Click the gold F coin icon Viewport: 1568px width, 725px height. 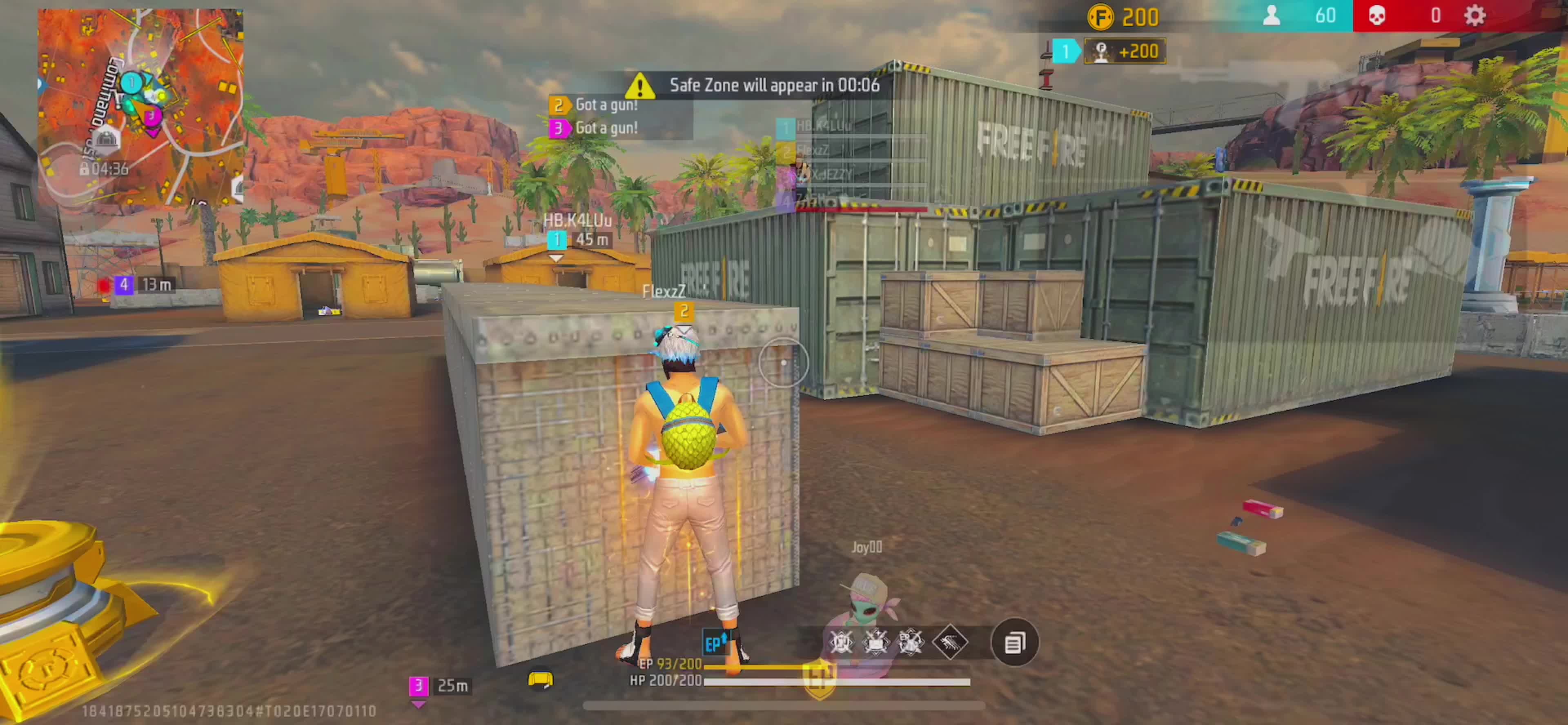pyautogui.click(x=1100, y=17)
